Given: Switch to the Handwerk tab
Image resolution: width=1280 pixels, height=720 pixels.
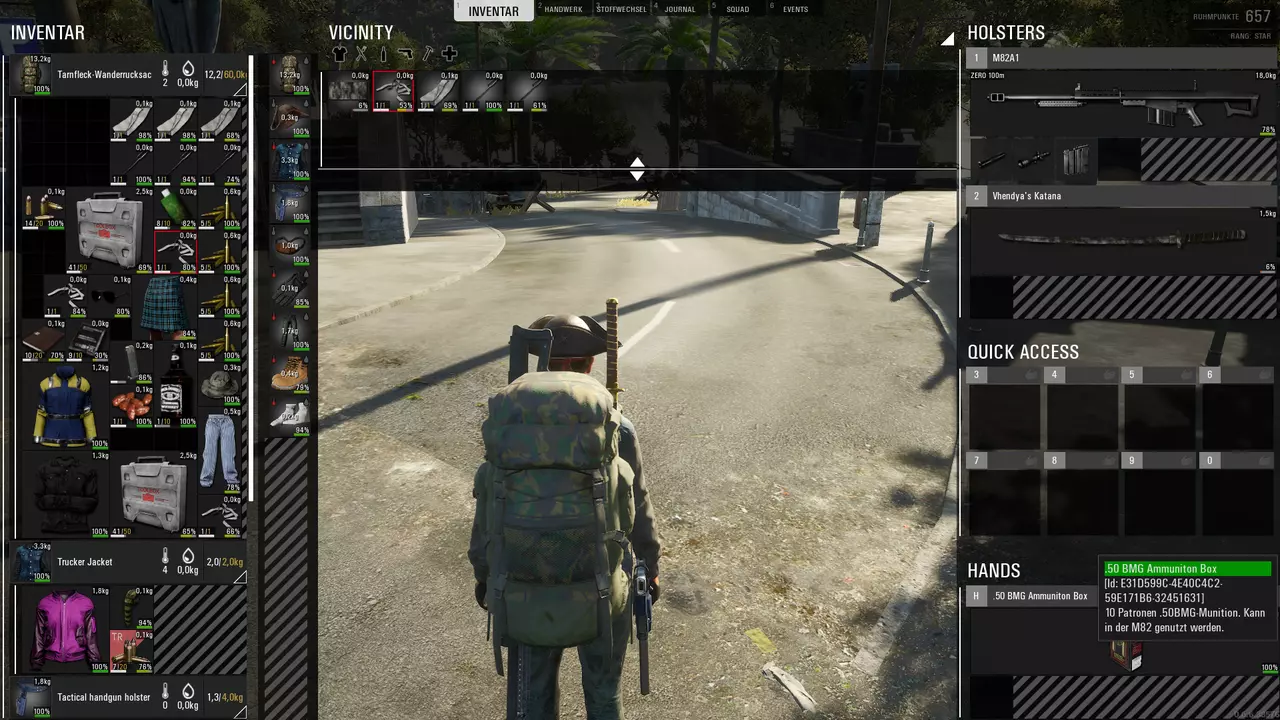Looking at the screenshot, I should point(564,10).
